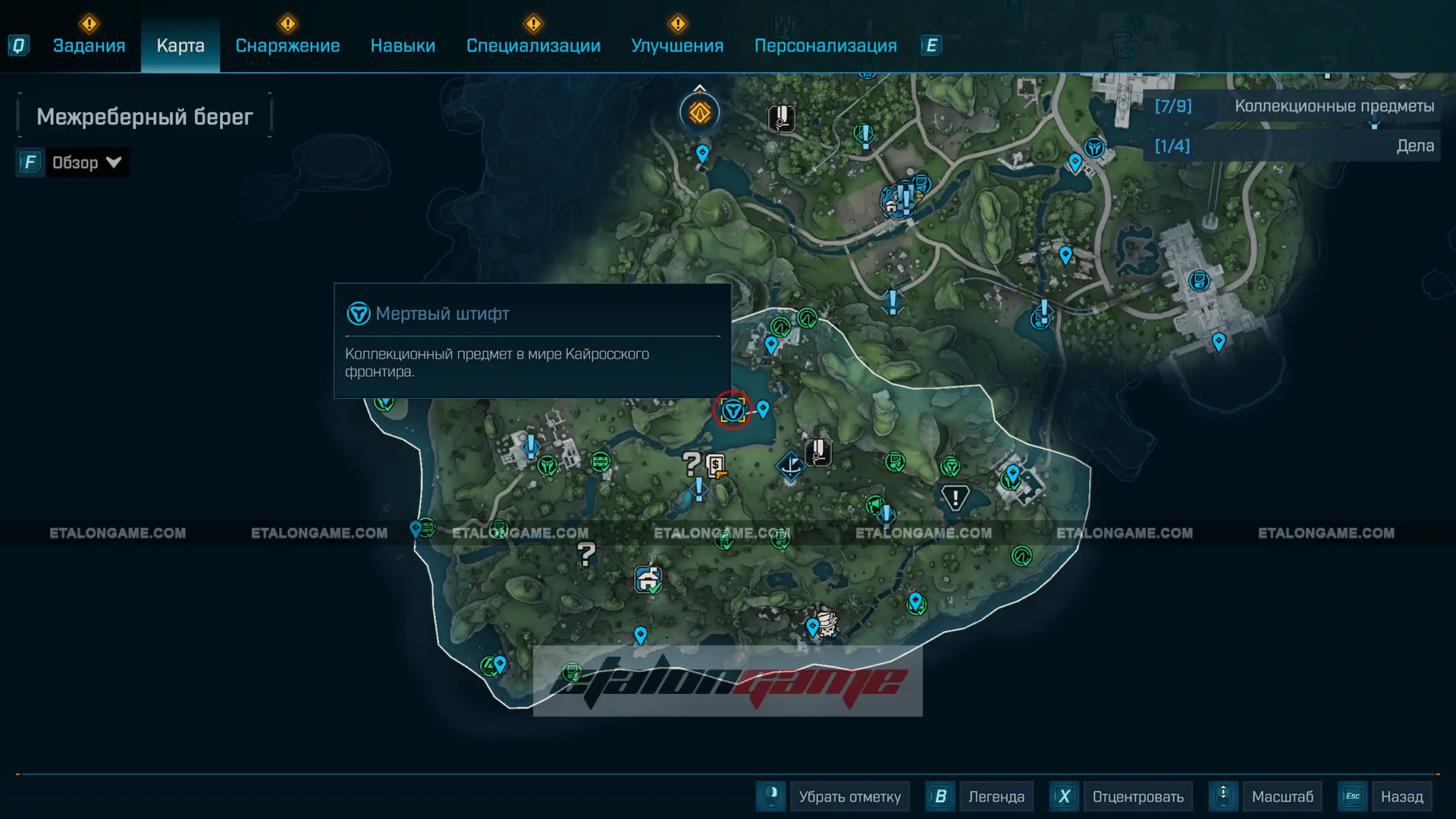The image size is (1456, 819).
Task: Click the Коллекционные предметы tracker row
Action: point(1293,106)
